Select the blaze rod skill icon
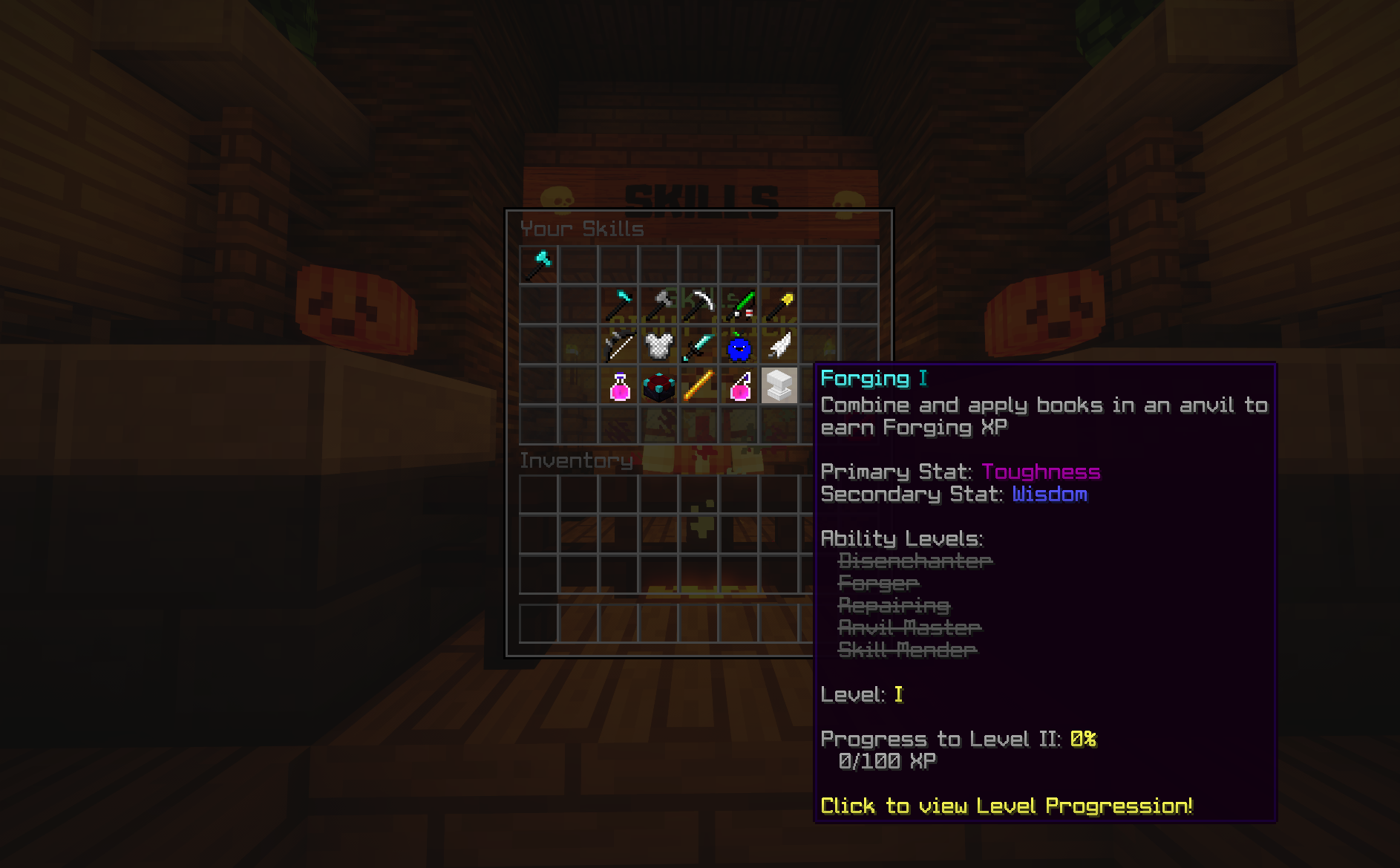Image resolution: width=1400 pixels, height=868 pixels. (700, 385)
